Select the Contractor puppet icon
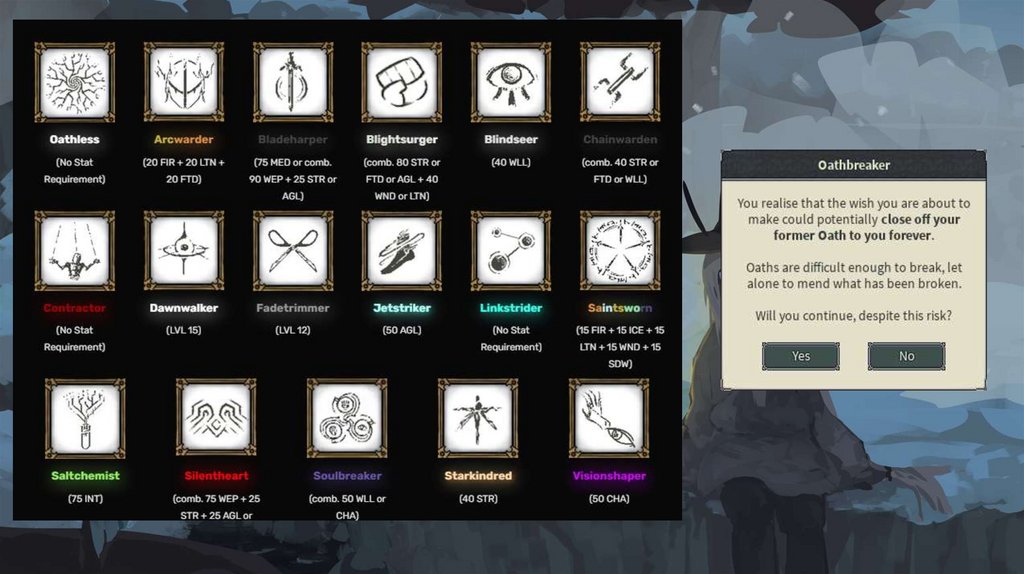Image resolution: width=1024 pixels, height=574 pixels. (75, 250)
